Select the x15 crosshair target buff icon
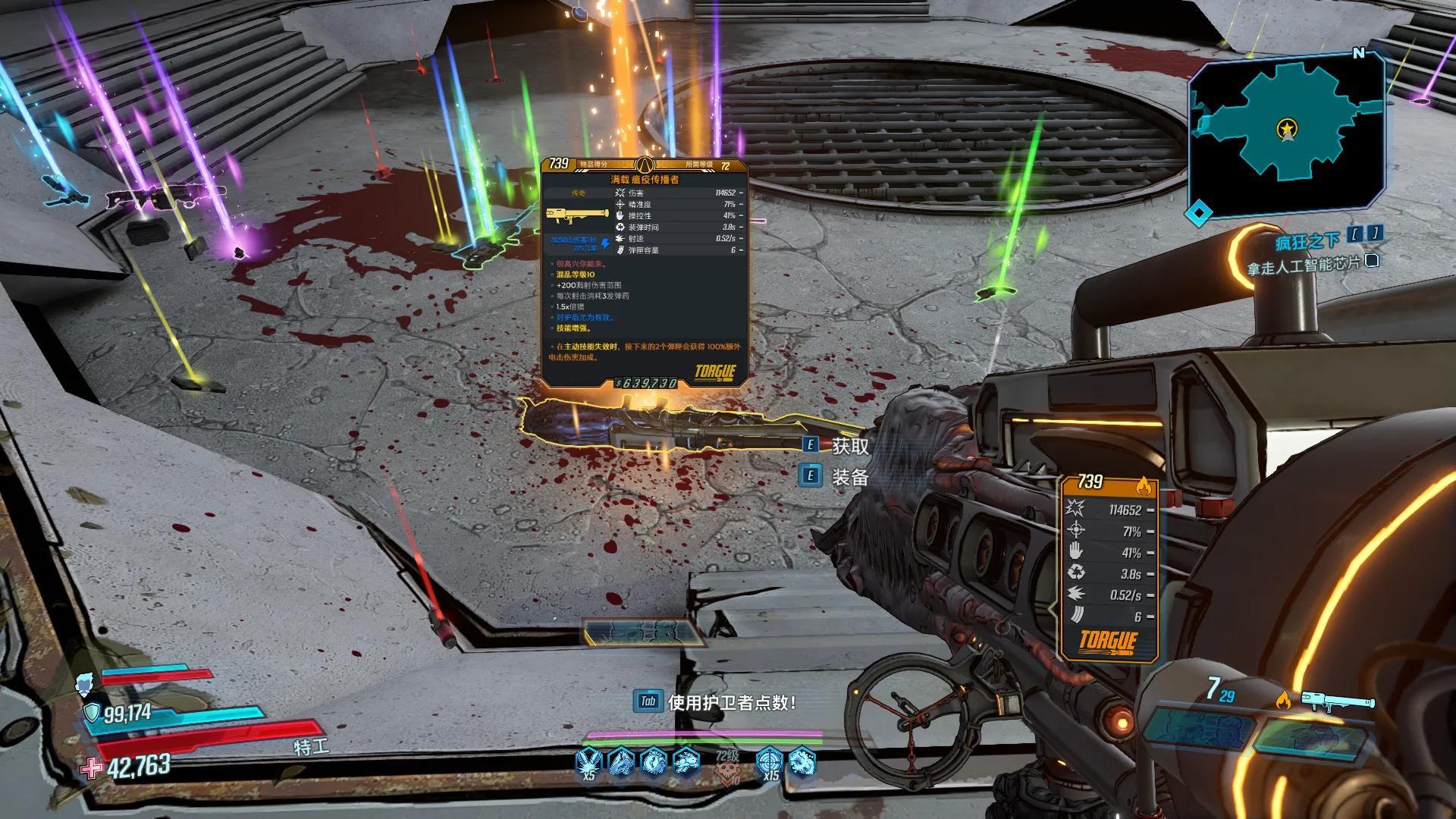This screenshot has width=1456, height=819. pos(769,762)
